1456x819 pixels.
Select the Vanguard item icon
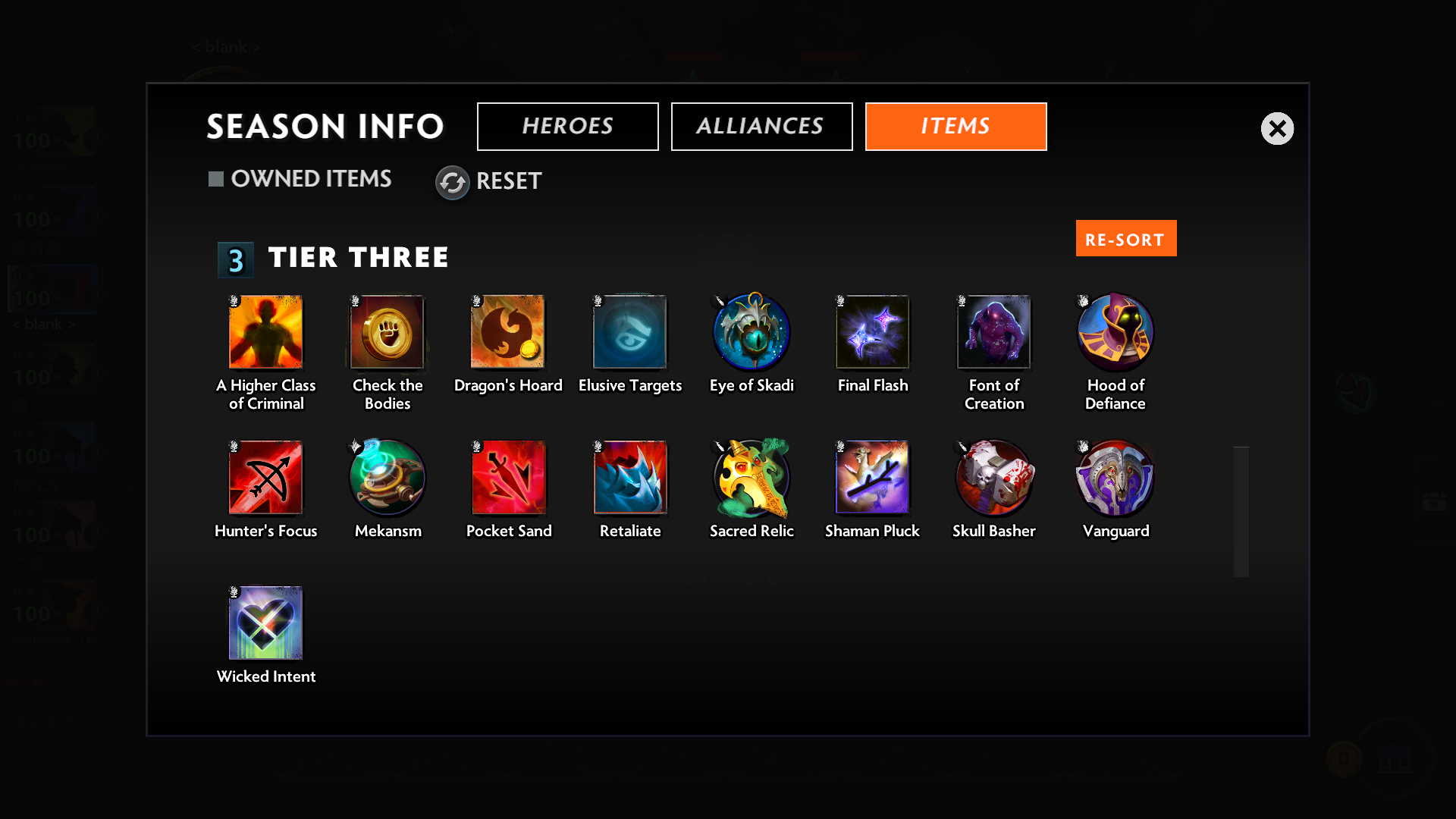[x=1115, y=478]
